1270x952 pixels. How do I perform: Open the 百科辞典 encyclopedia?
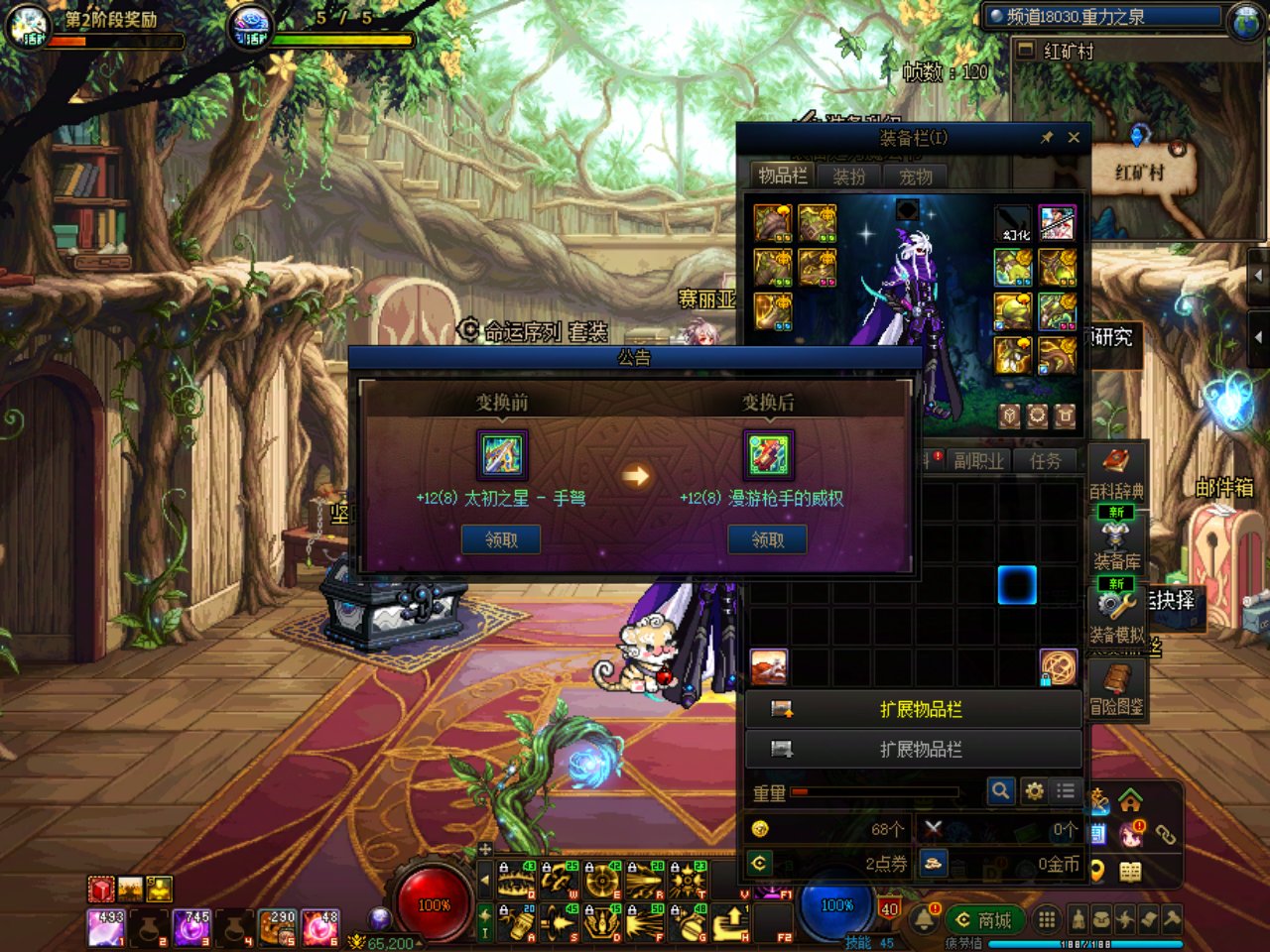click(1116, 473)
